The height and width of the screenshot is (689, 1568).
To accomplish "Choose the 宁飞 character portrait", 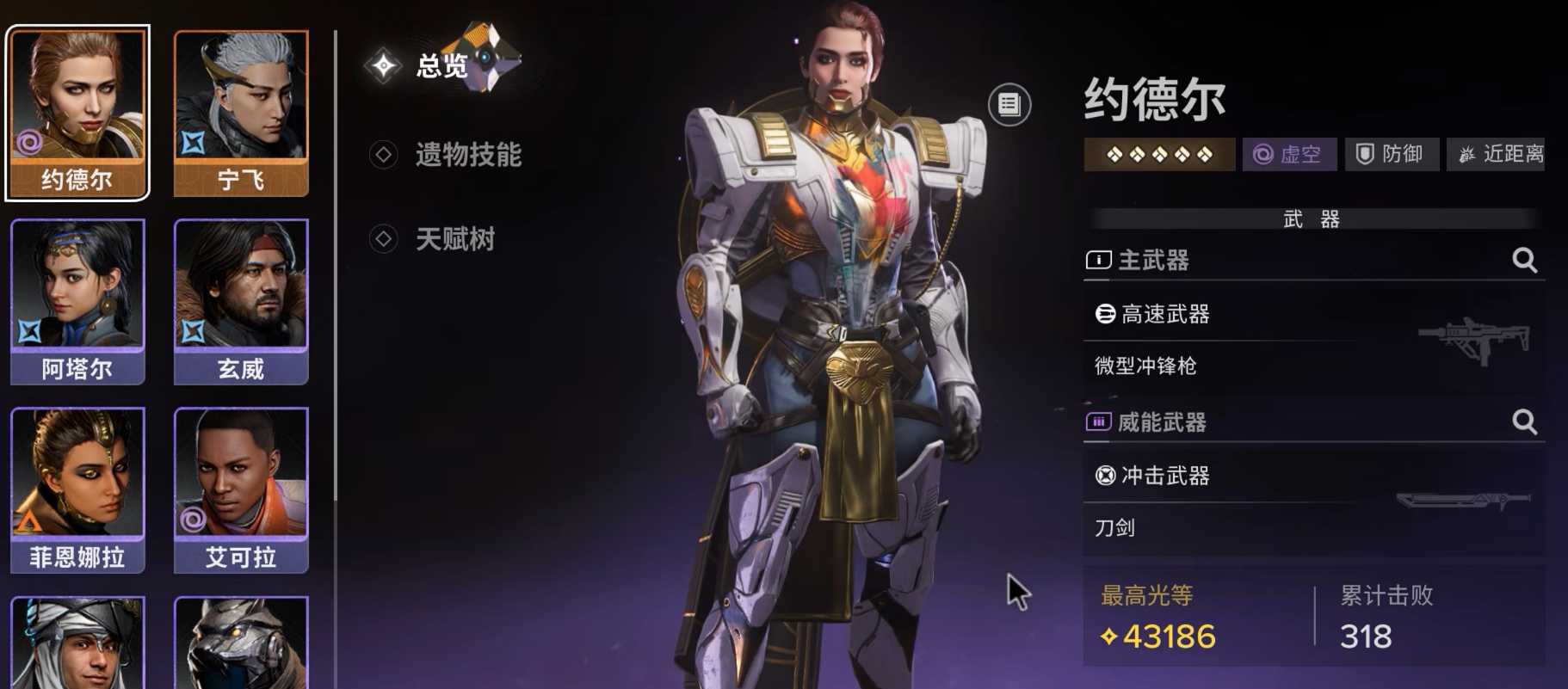I will (241, 112).
